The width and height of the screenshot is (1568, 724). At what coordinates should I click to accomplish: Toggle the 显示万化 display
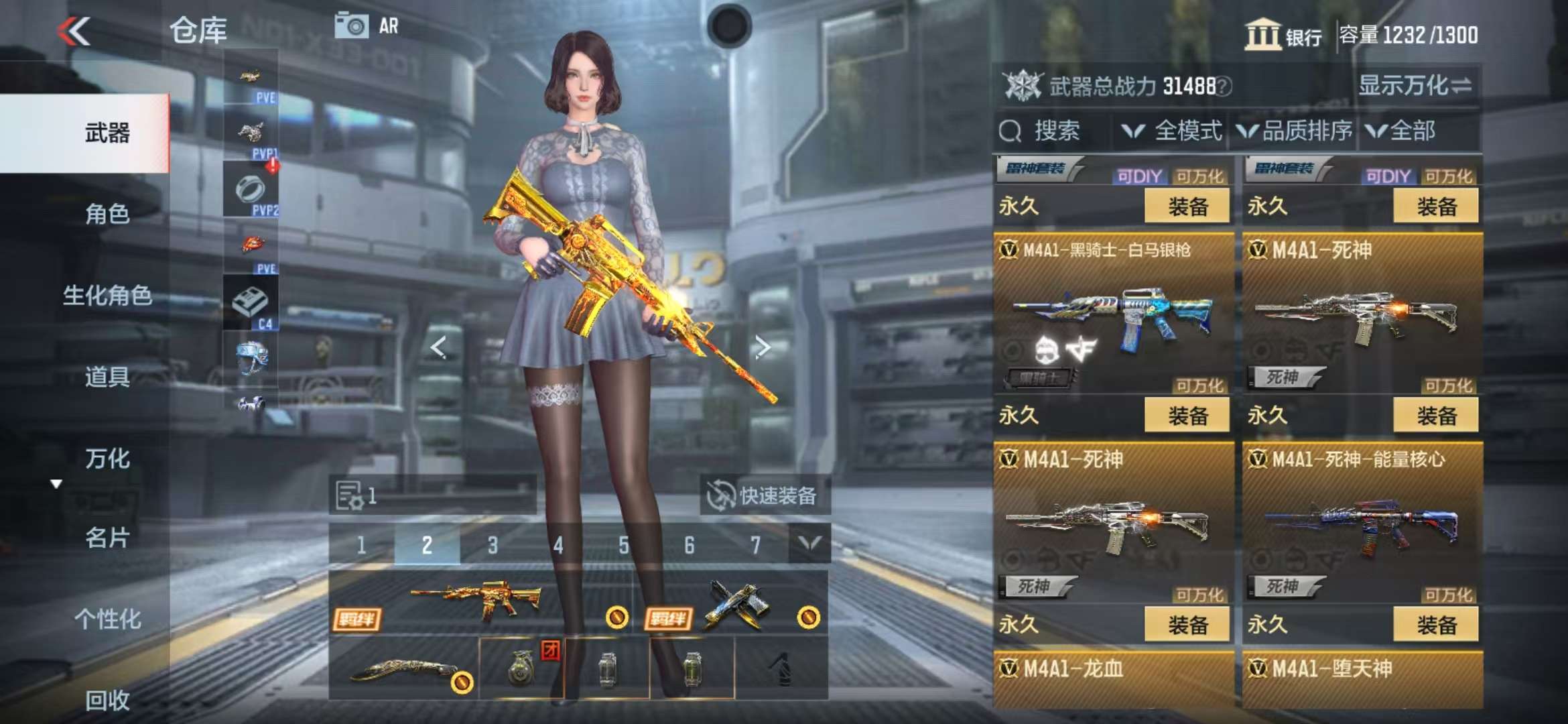1414,86
